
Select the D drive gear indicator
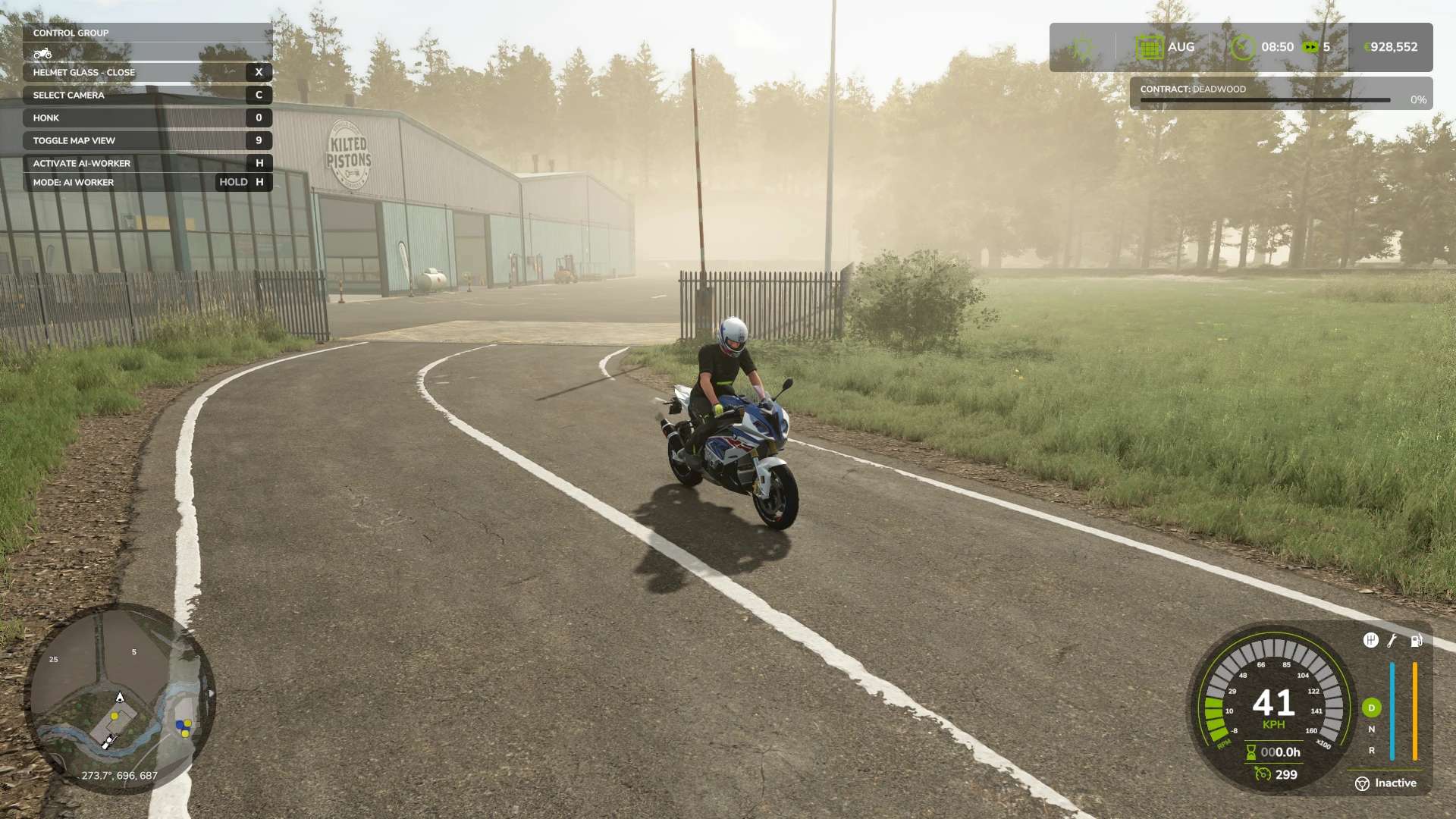point(1371,708)
